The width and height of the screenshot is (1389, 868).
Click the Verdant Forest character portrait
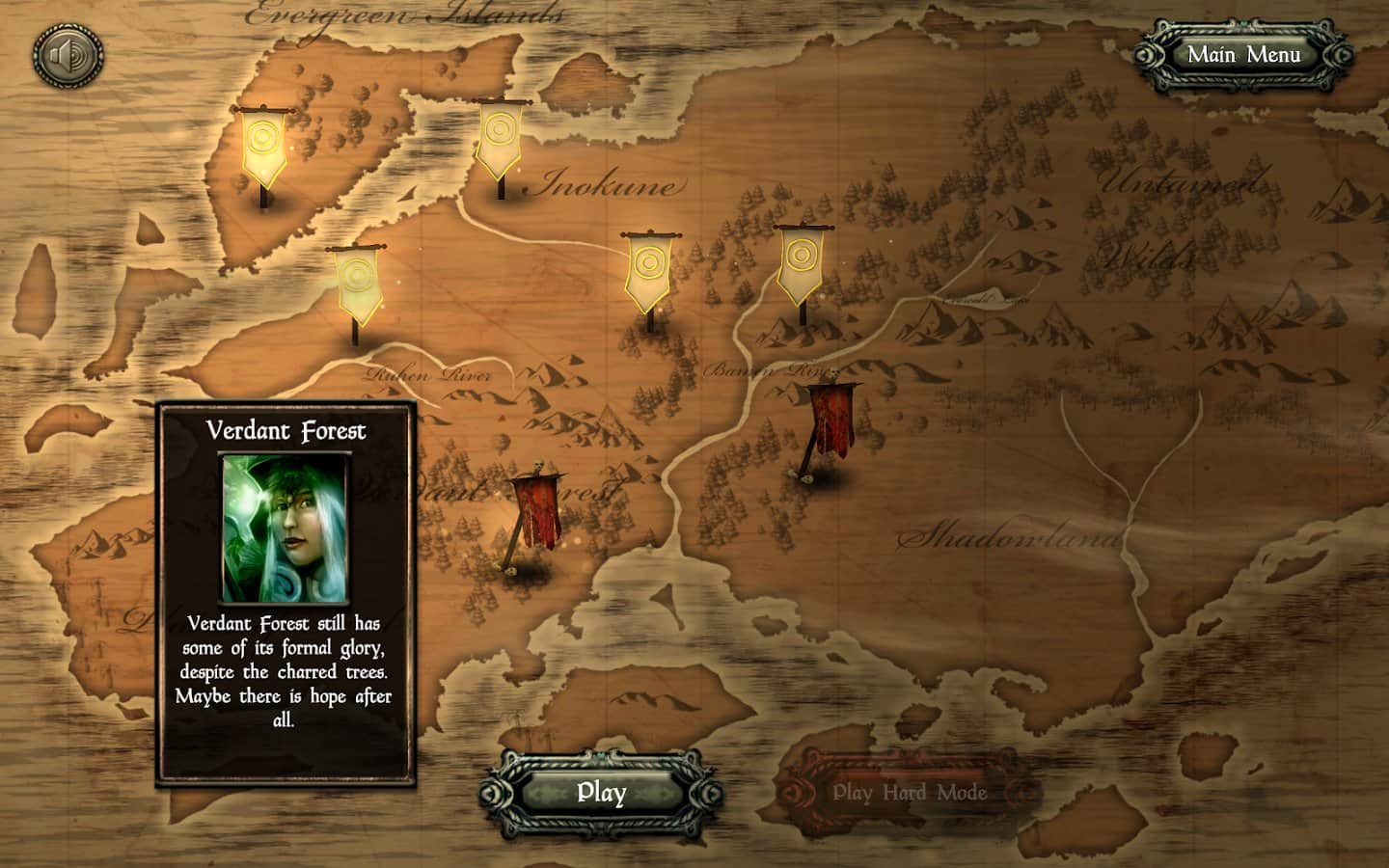(x=286, y=528)
